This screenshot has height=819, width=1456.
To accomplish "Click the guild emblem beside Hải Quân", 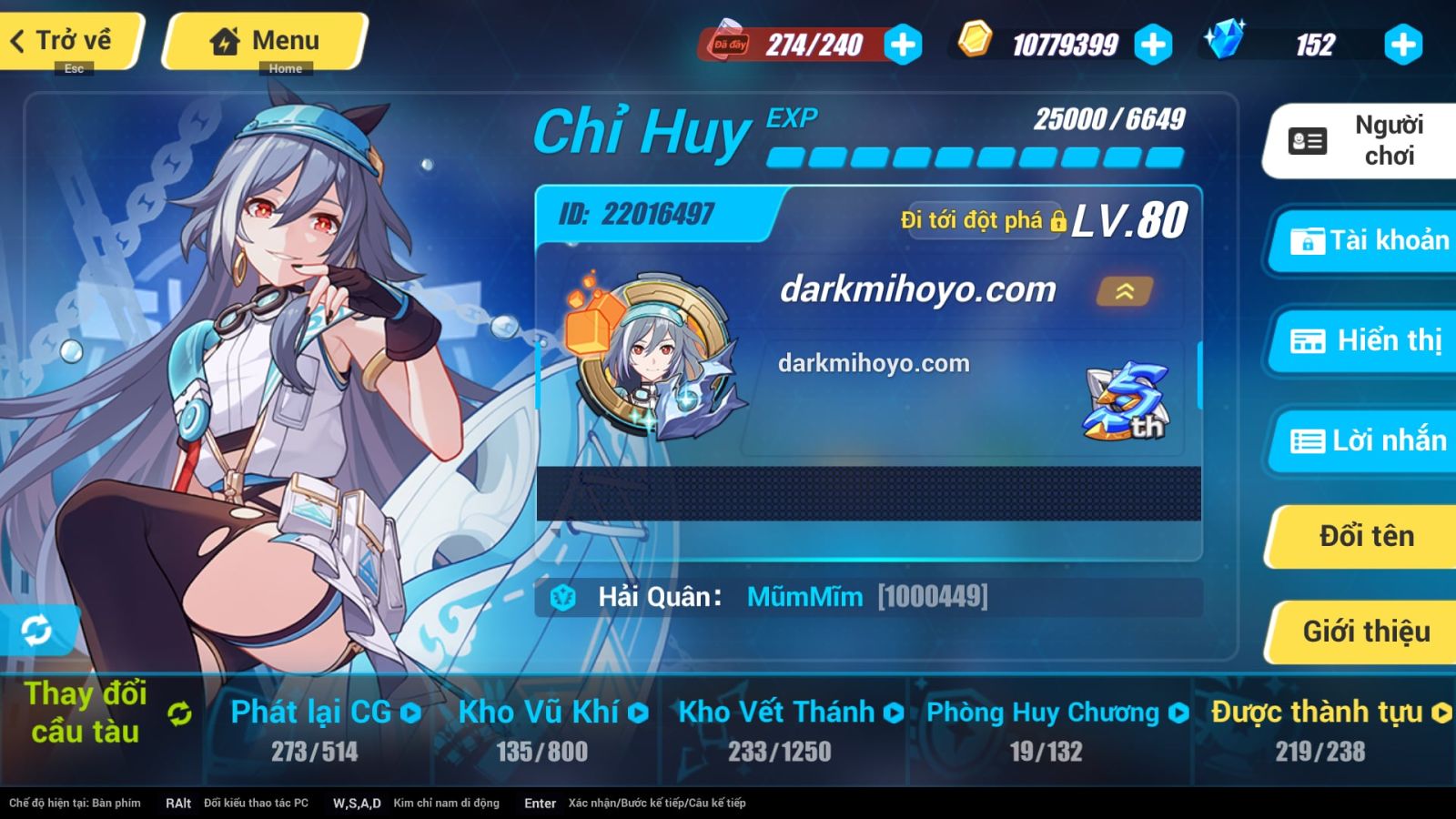I will [x=561, y=596].
